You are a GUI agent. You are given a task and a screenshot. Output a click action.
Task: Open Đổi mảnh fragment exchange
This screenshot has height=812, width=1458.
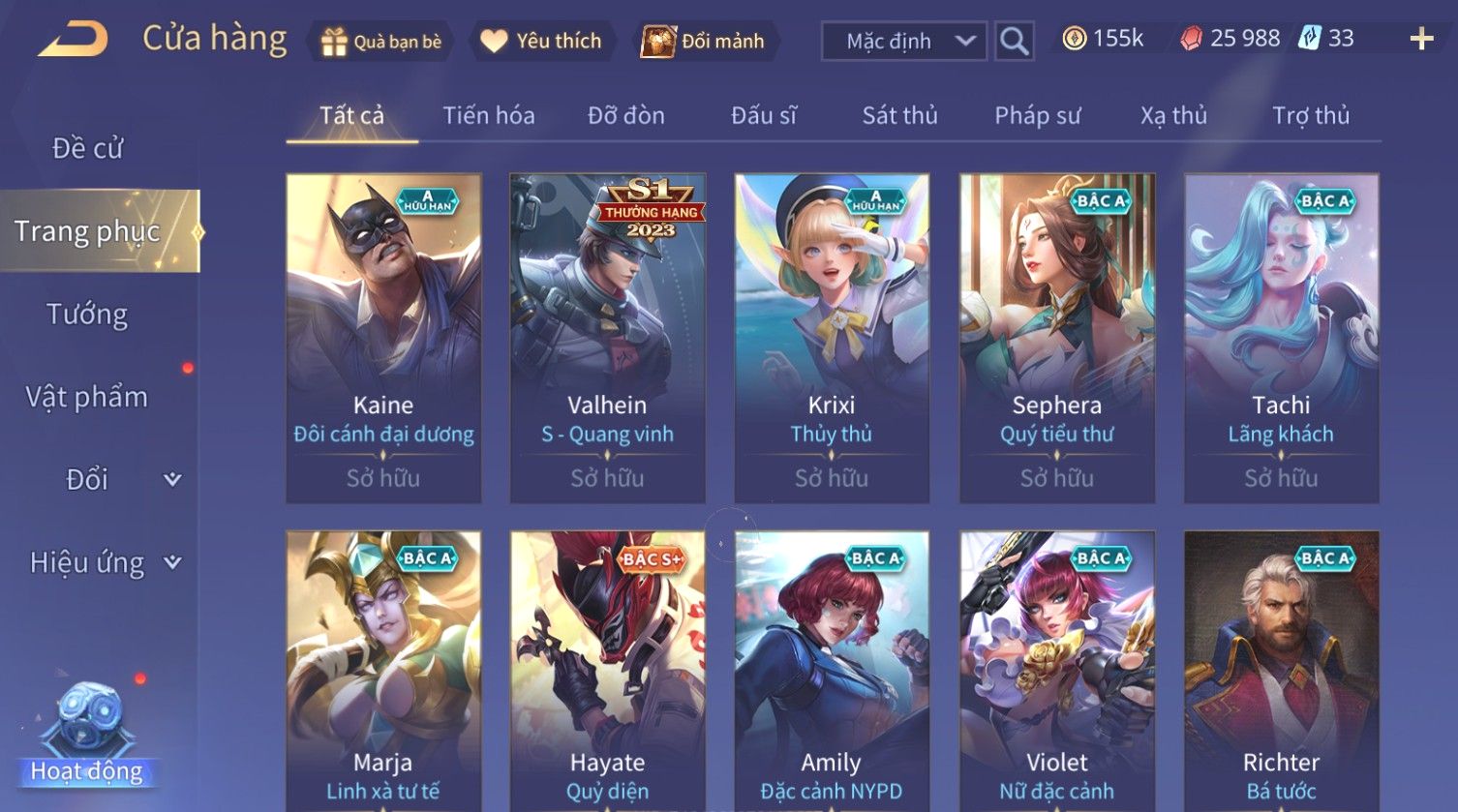tap(704, 42)
